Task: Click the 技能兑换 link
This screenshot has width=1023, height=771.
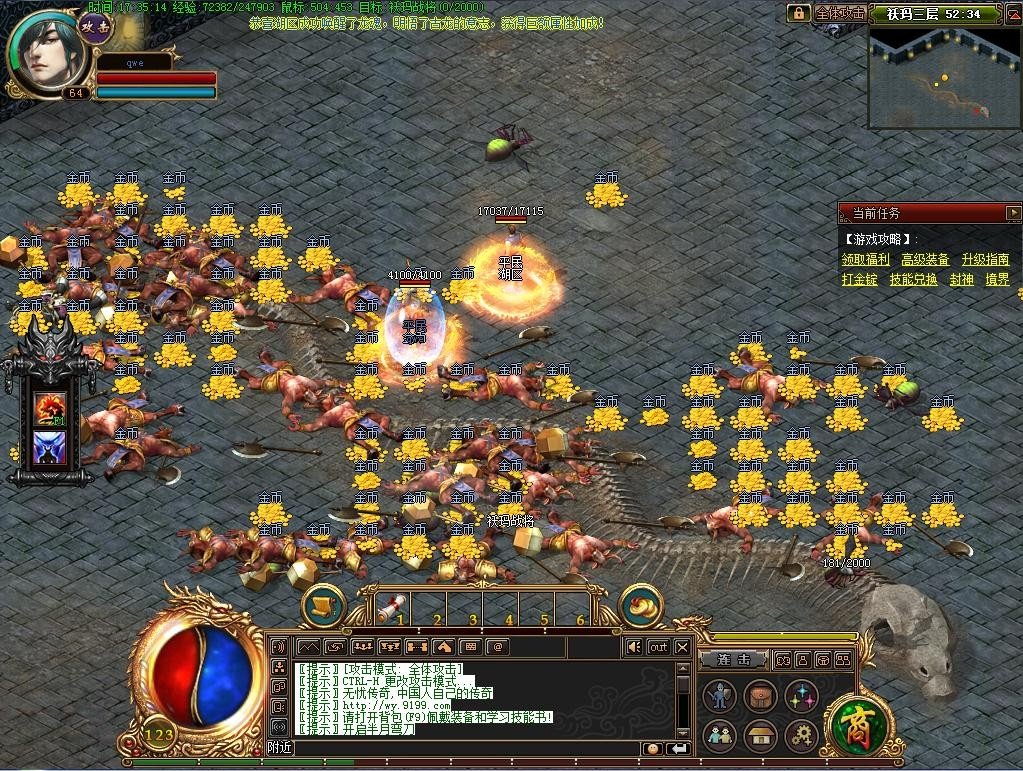Action: (913, 280)
